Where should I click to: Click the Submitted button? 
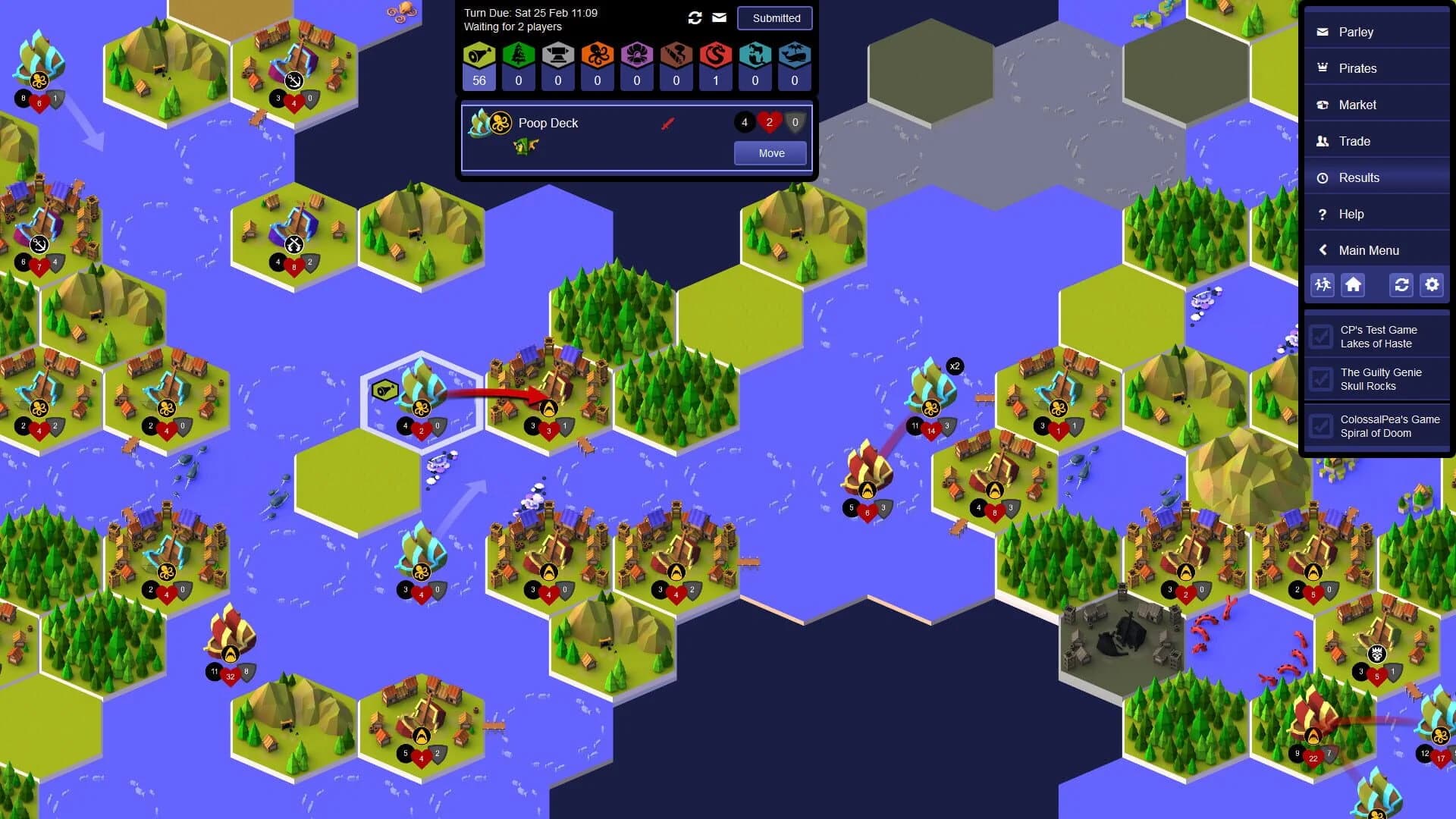(774, 17)
